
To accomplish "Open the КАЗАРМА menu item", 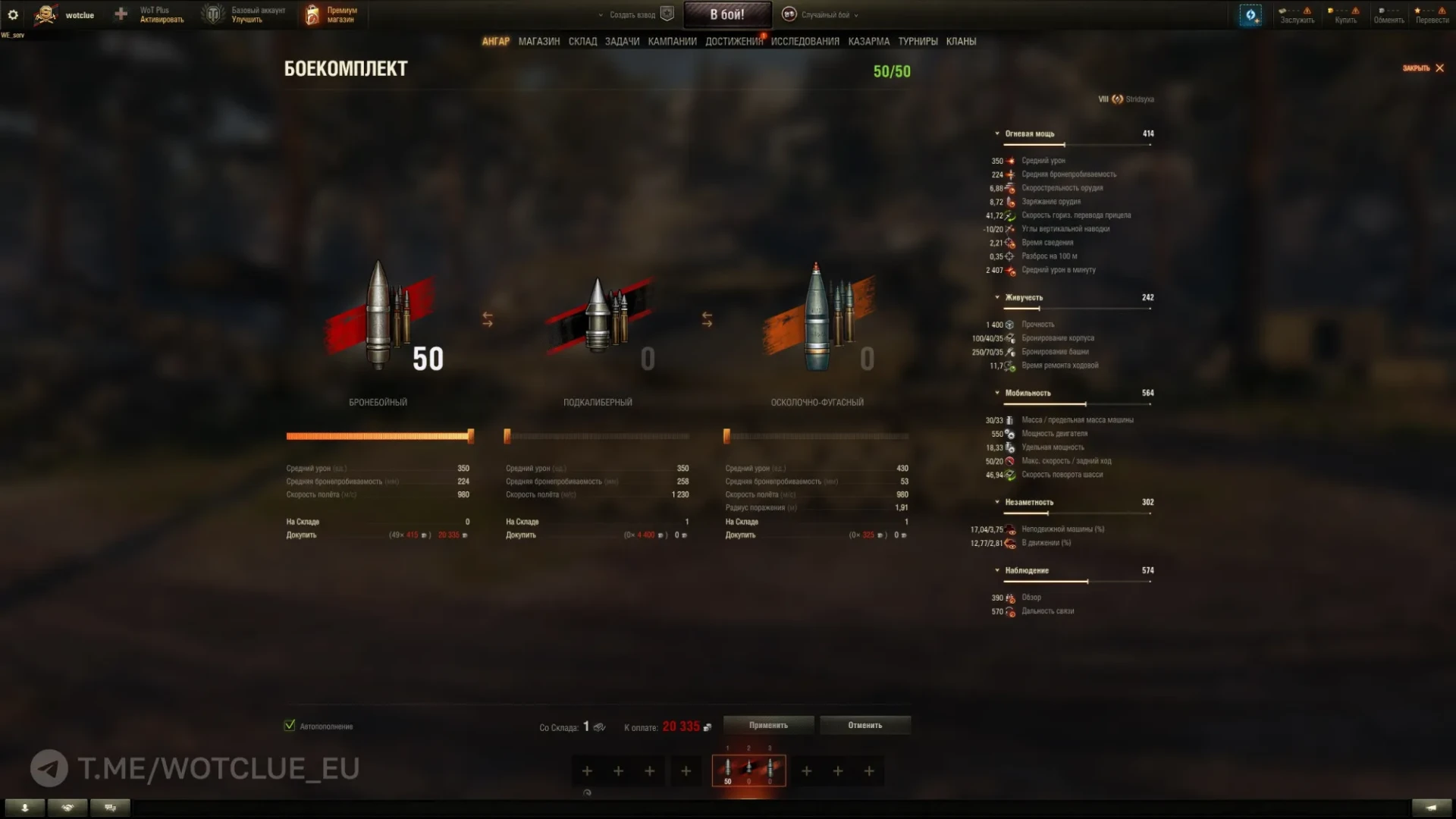I will coord(868,41).
